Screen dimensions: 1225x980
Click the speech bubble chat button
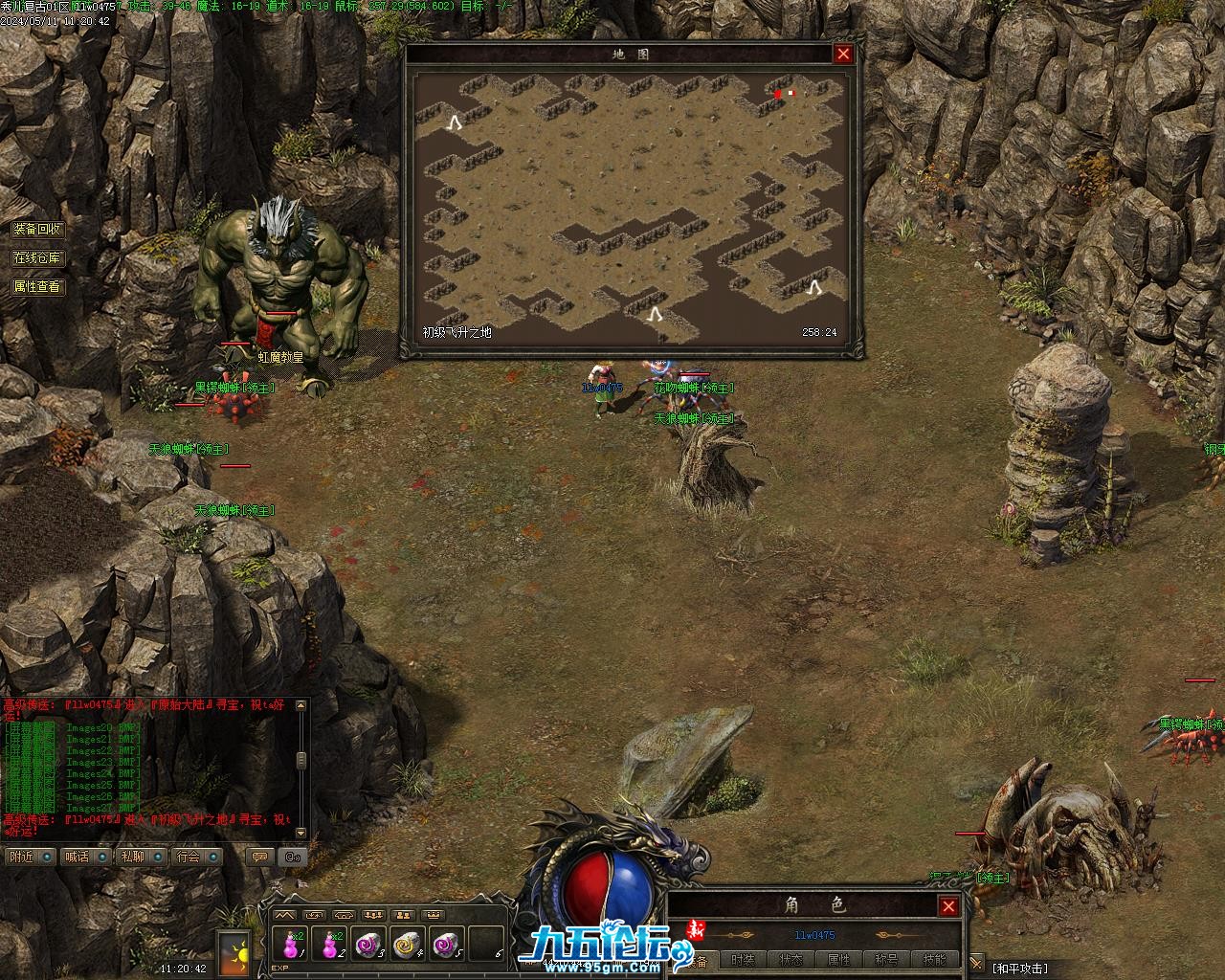point(258,857)
